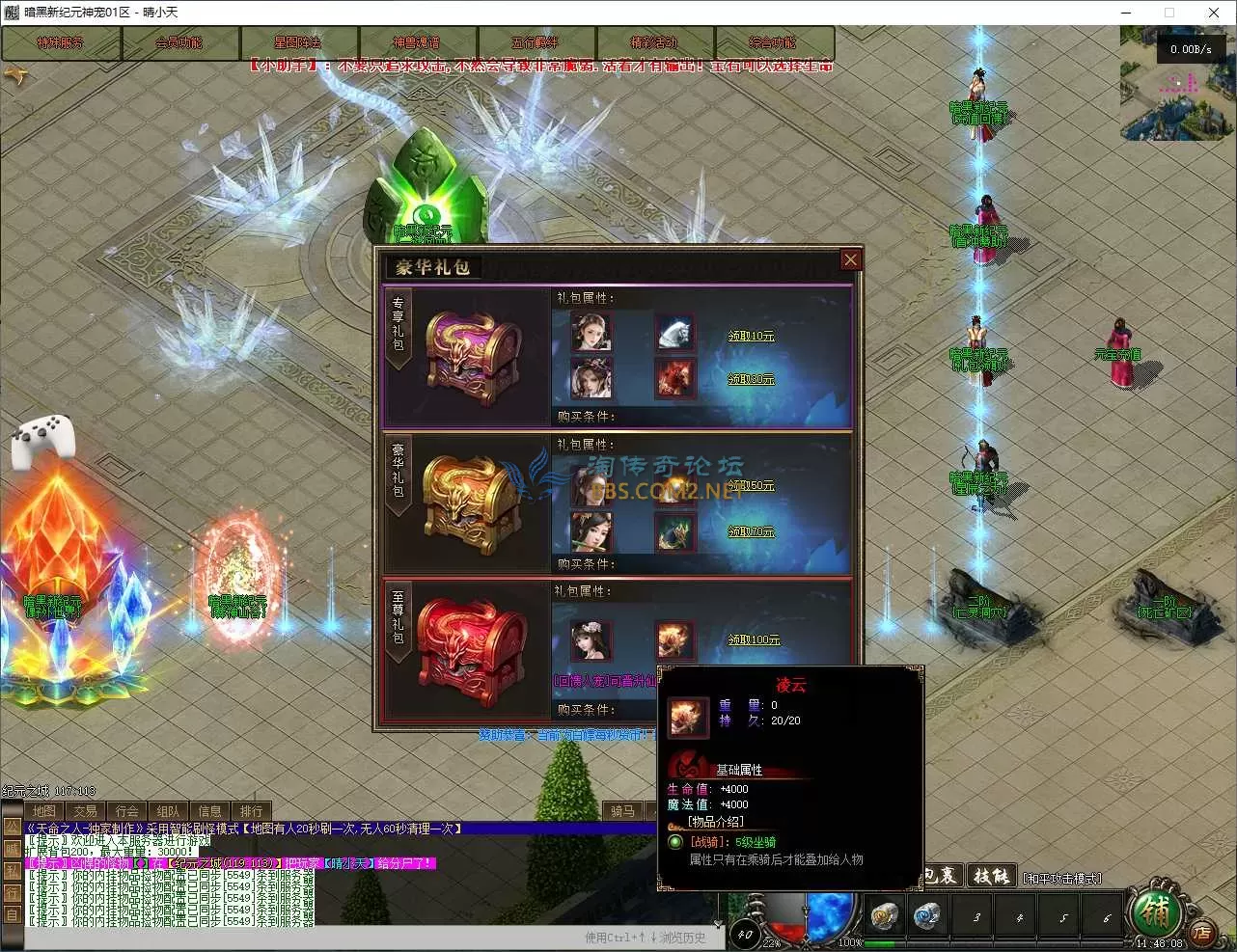
Task: Claim the 领取50元 gift reward
Action: coord(751,485)
